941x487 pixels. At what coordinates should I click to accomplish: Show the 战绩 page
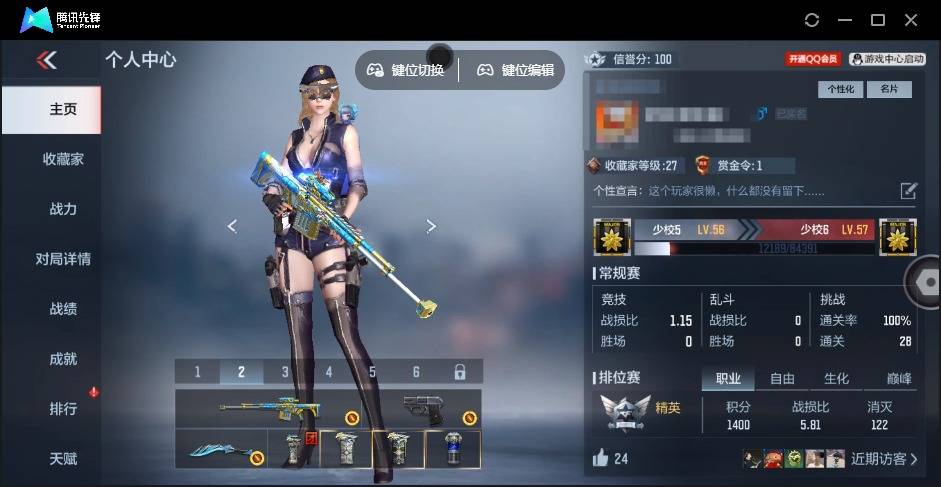(x=63, y=309)
